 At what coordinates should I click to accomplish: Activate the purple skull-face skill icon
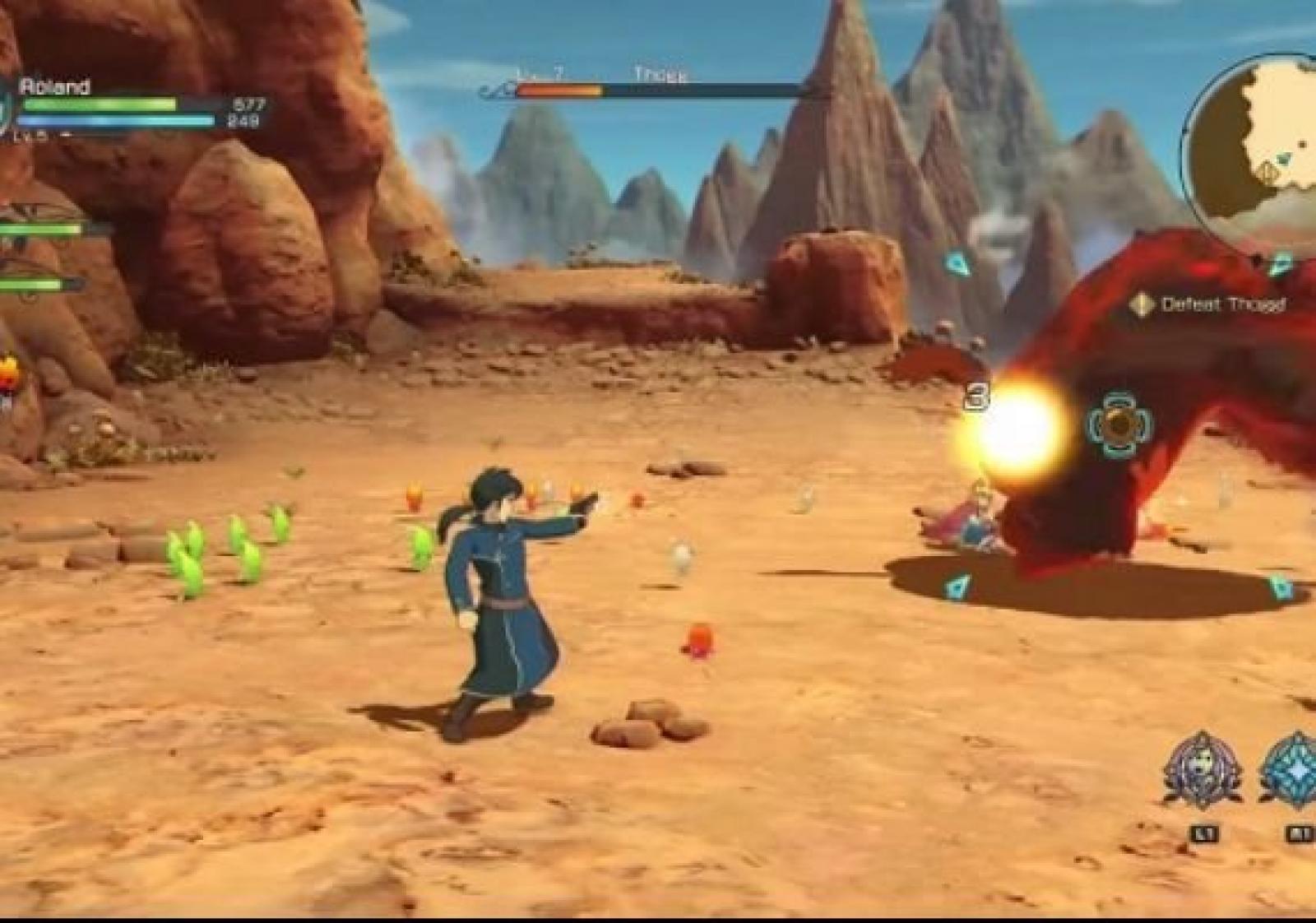[1202, 771]
